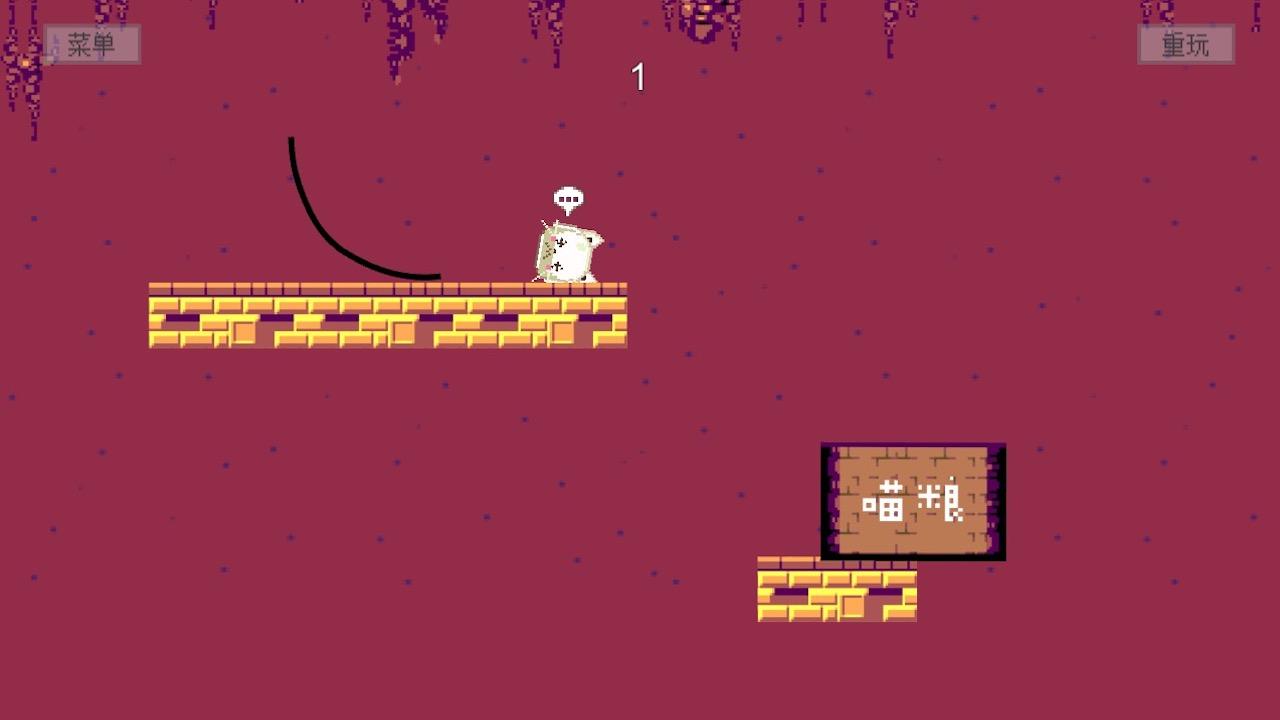Tap the small platform under the sign
Image resolution: width=1280 pixels, height=720 pixels.
(x=838, y=590)
